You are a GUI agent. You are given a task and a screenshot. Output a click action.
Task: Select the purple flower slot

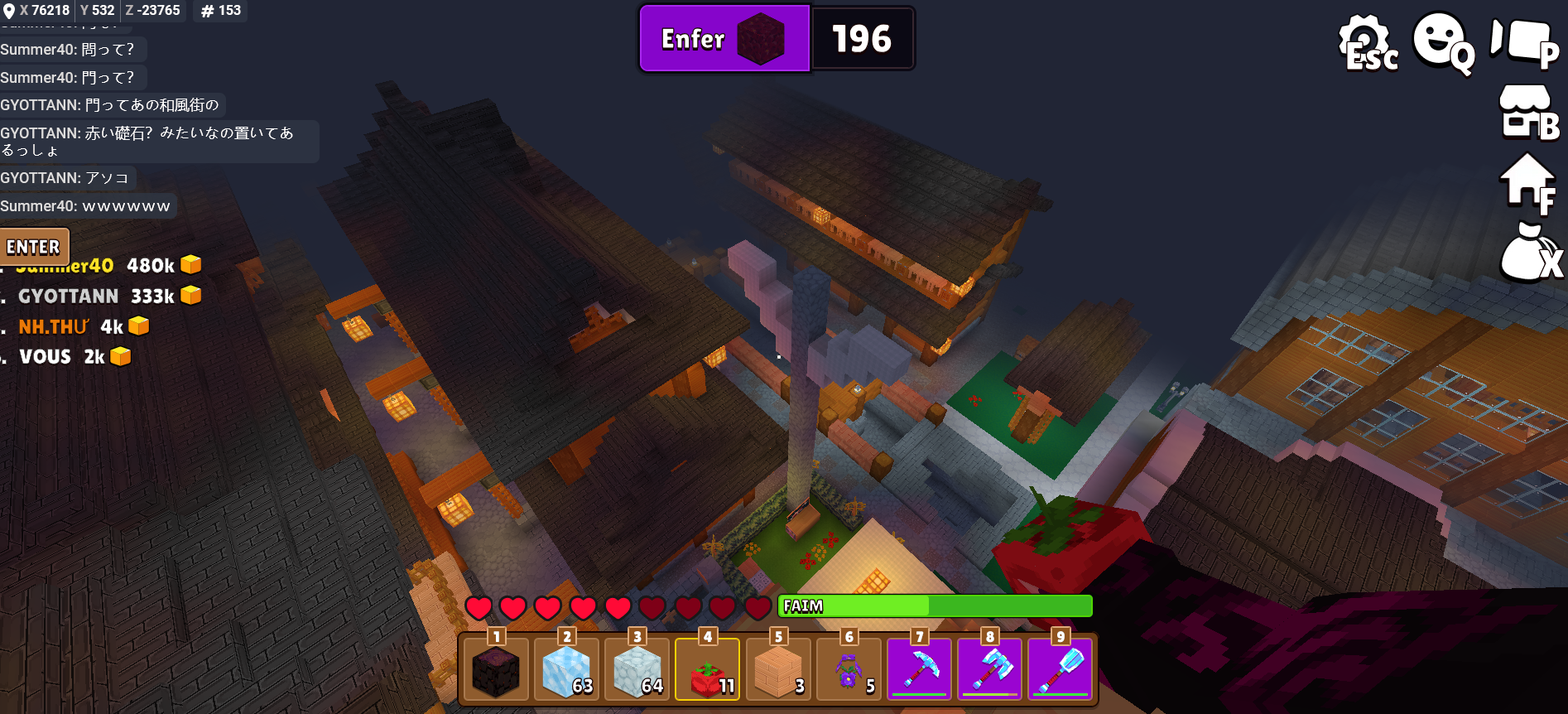click(x=849, y=669)
